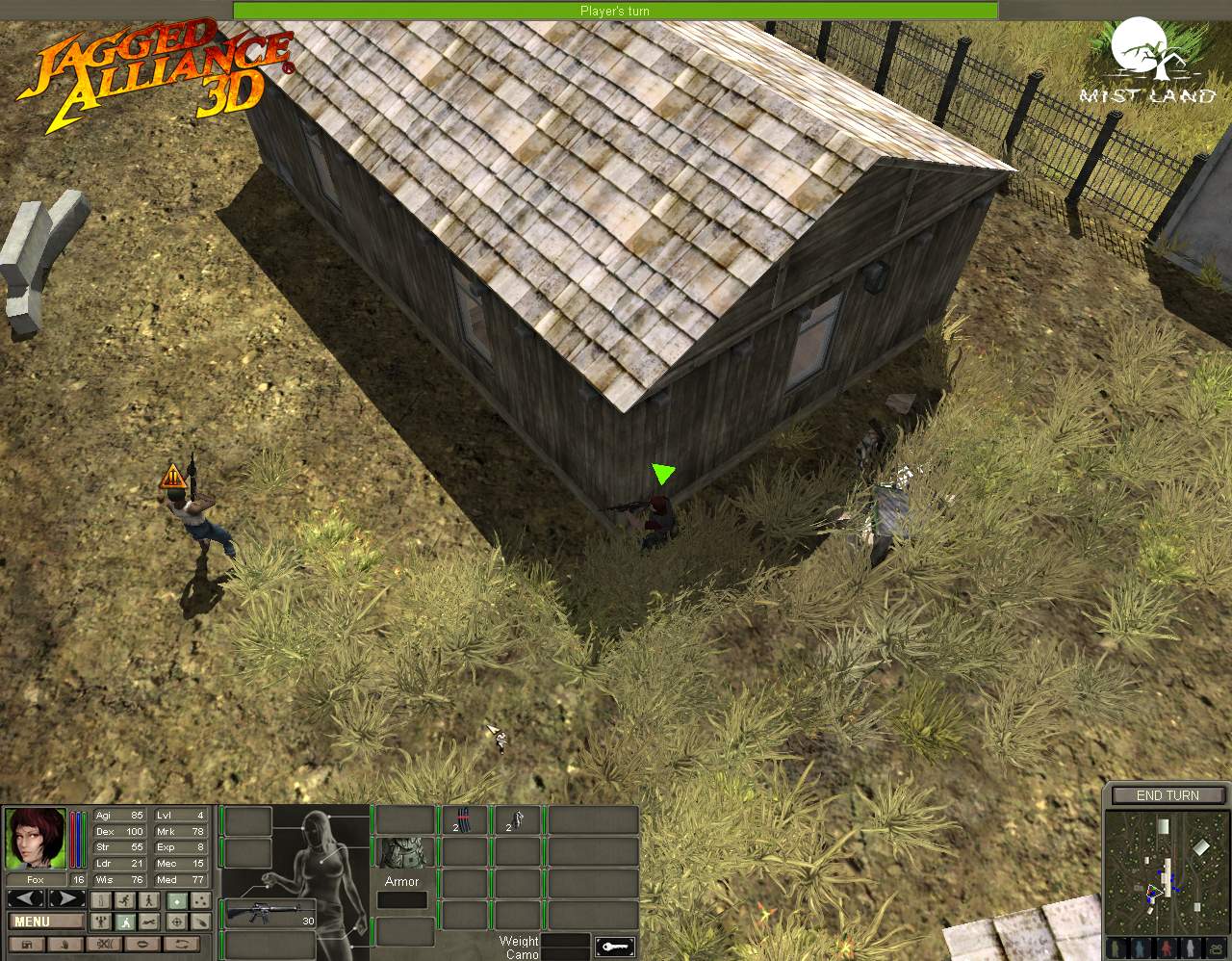End the current turn
Viewport: 1232px width, 961px height.
click(x=1167, y=795)
